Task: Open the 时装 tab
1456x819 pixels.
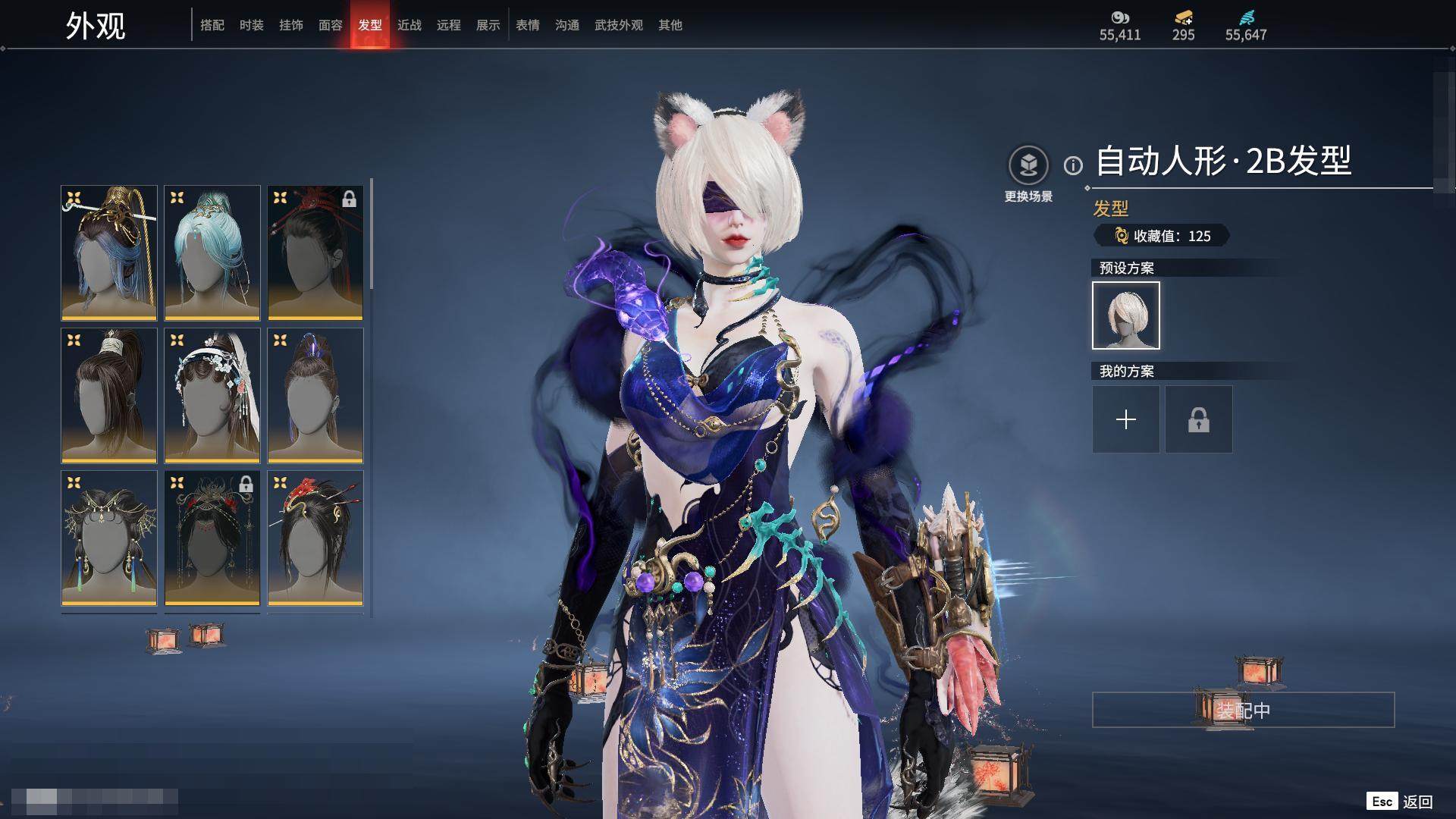Action: click(x=252, y=25)
